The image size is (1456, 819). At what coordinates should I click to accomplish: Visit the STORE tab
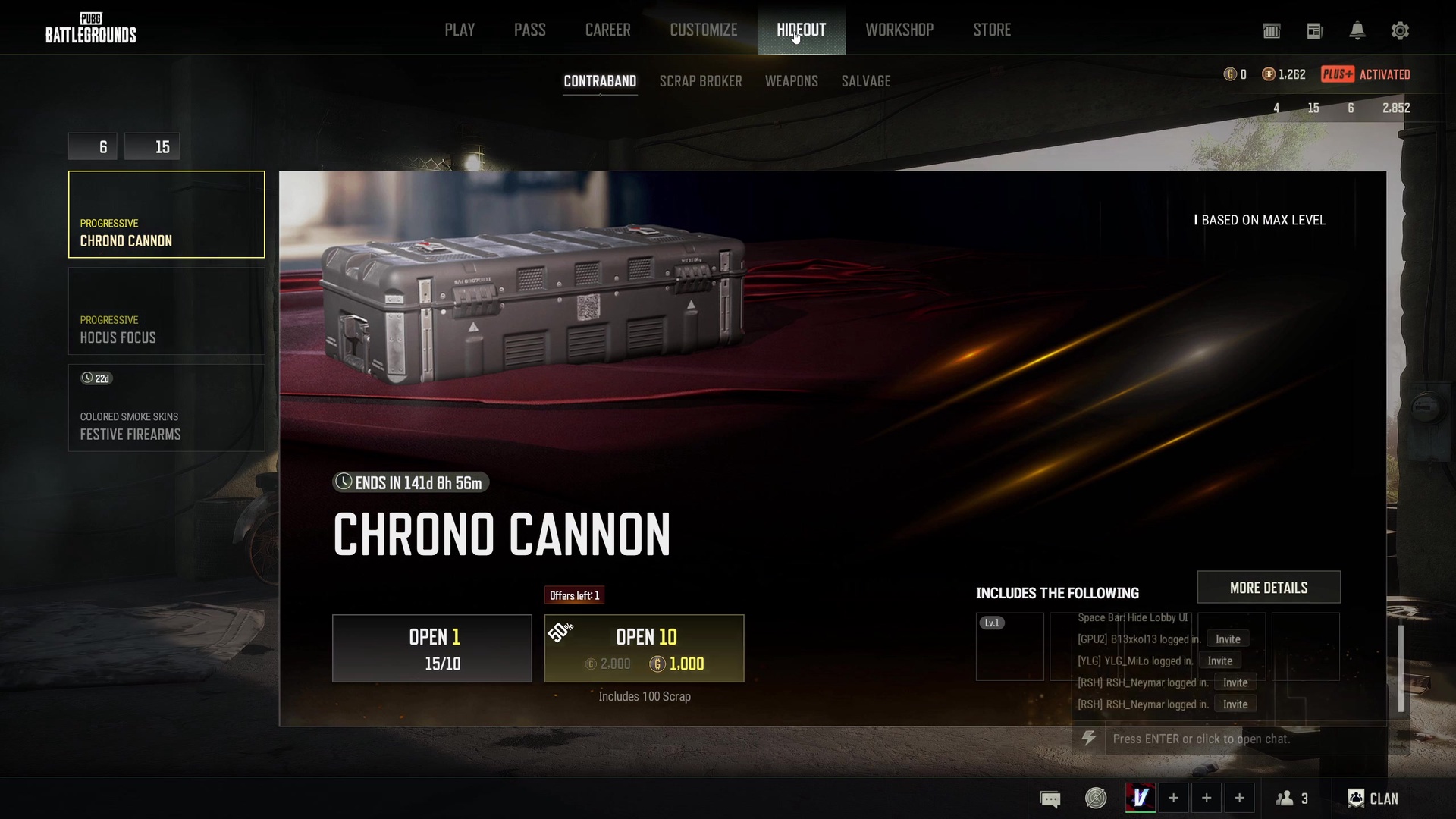point(992,30)
